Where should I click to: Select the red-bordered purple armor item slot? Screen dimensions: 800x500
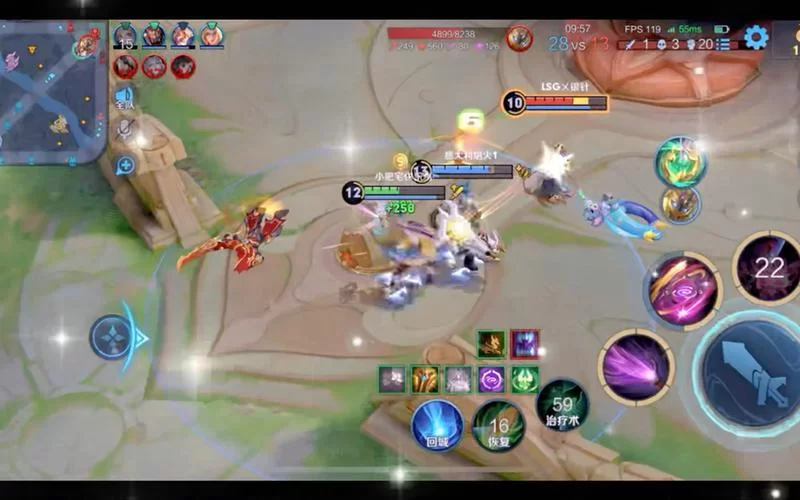pos(524,344)
